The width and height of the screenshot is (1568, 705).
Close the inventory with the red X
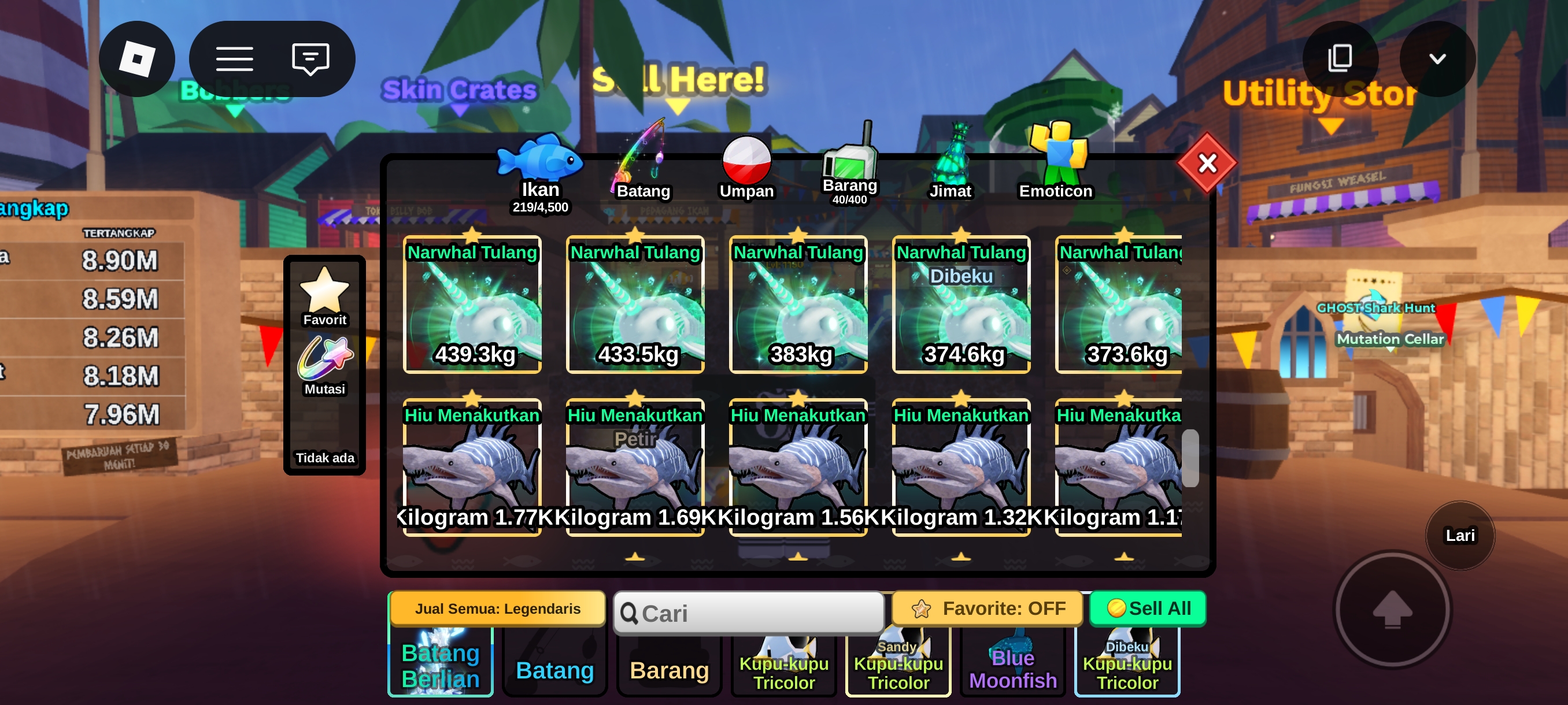click(x=1207, y=163)
